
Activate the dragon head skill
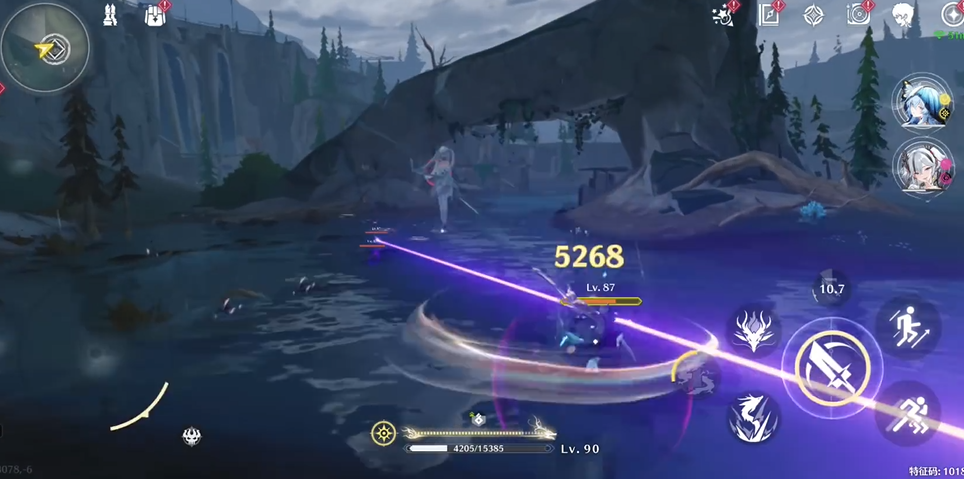point(754,328)
